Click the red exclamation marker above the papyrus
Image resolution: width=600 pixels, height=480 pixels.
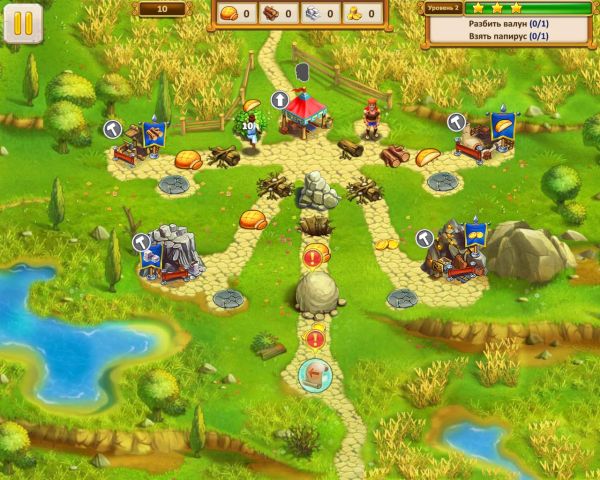click(x=315, y=339)
